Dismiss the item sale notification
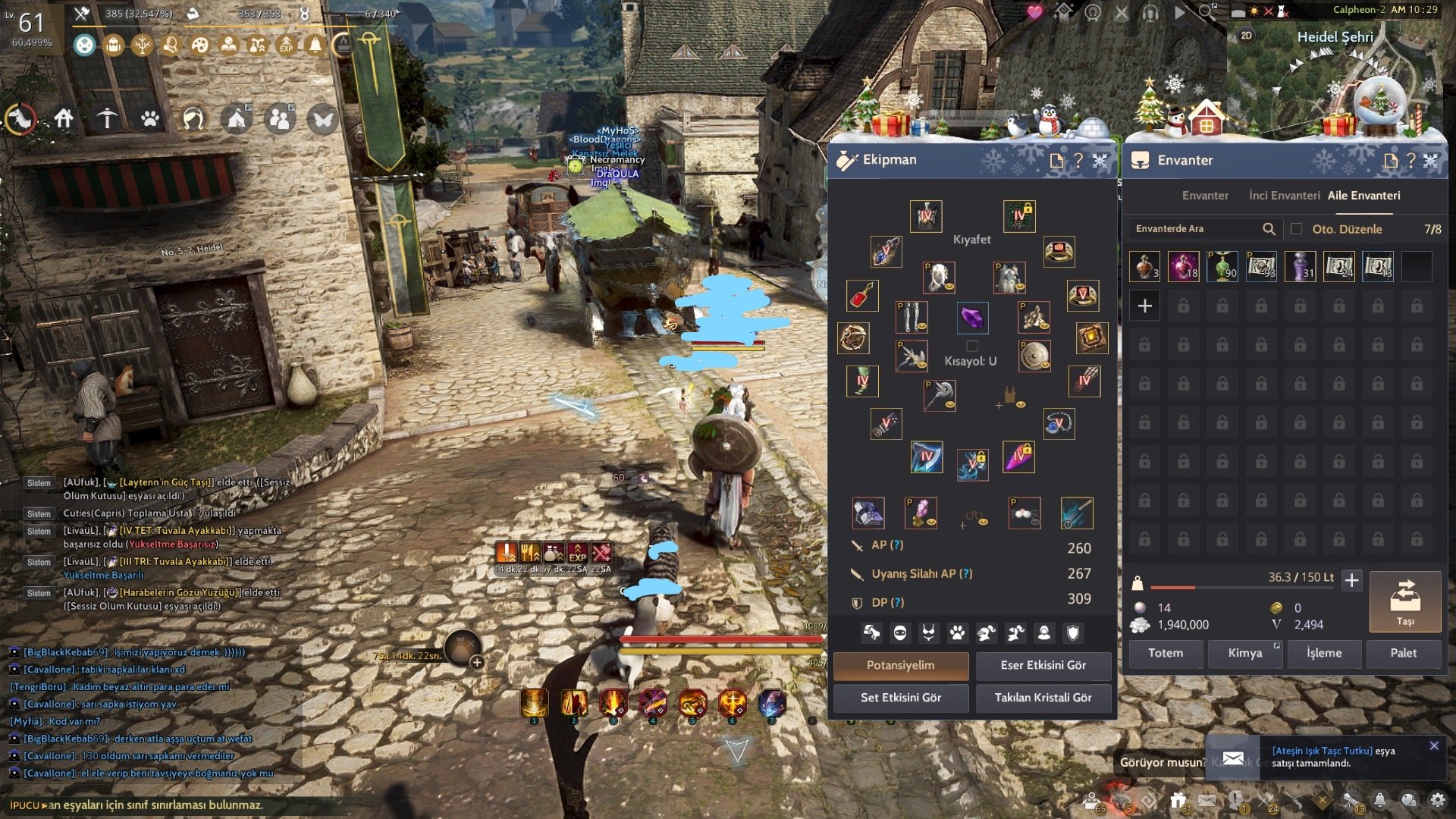Image resolution: width=1456 pixels, height=819 pixels. [1434, 746]
